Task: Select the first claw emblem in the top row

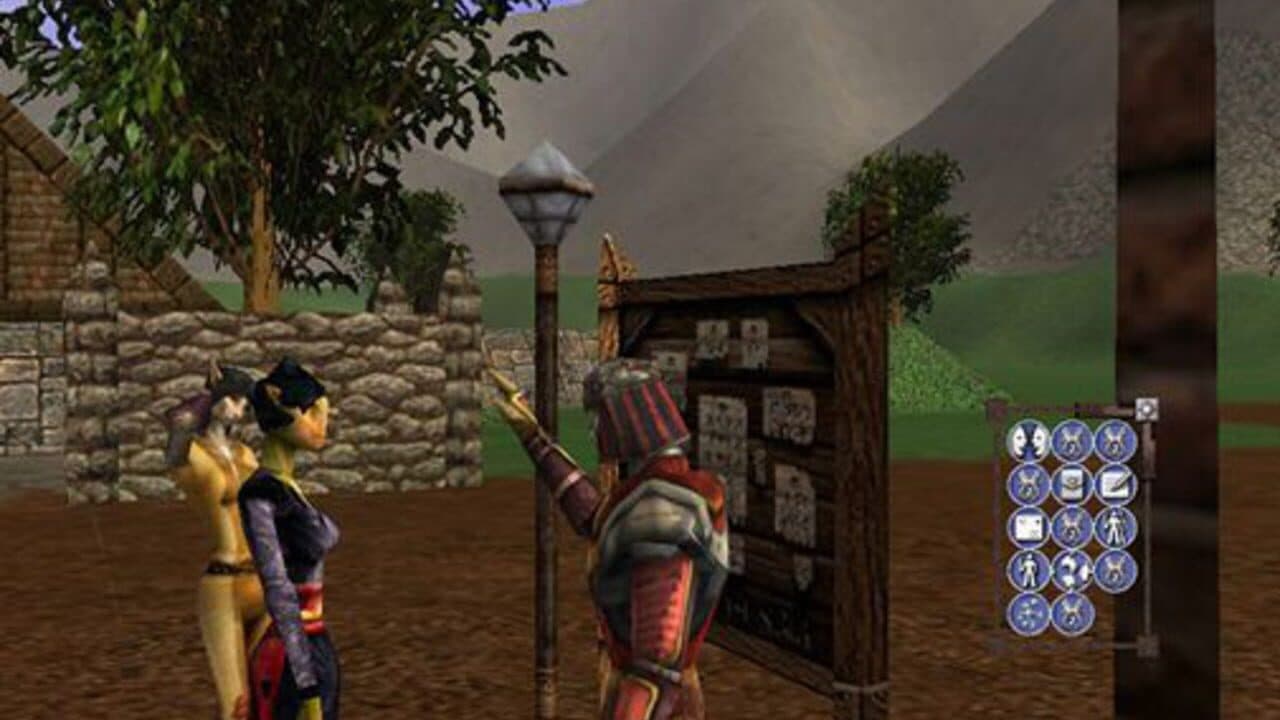Action: [1070, 438]
